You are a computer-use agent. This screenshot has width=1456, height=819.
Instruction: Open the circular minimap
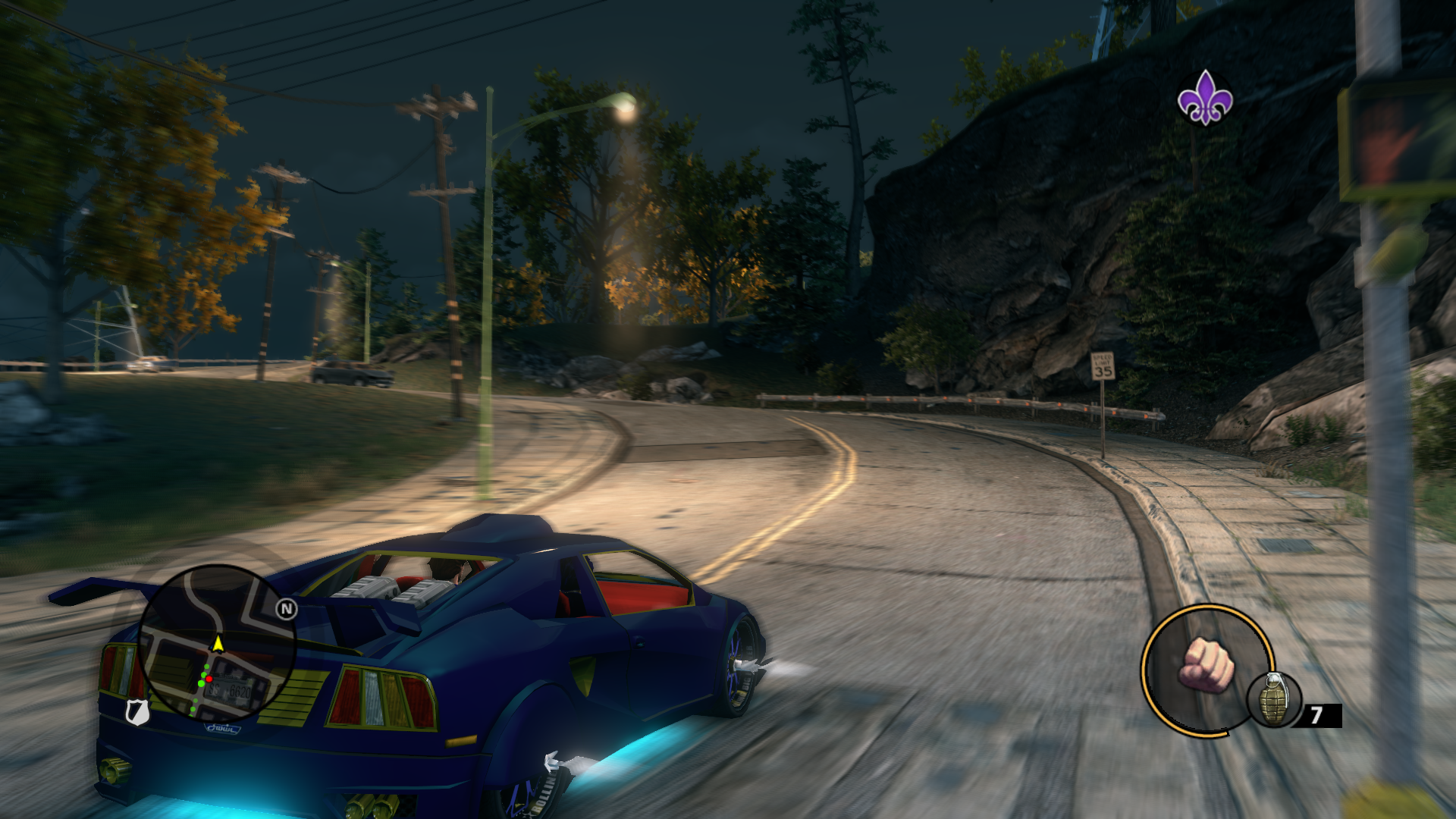point(215,643)
